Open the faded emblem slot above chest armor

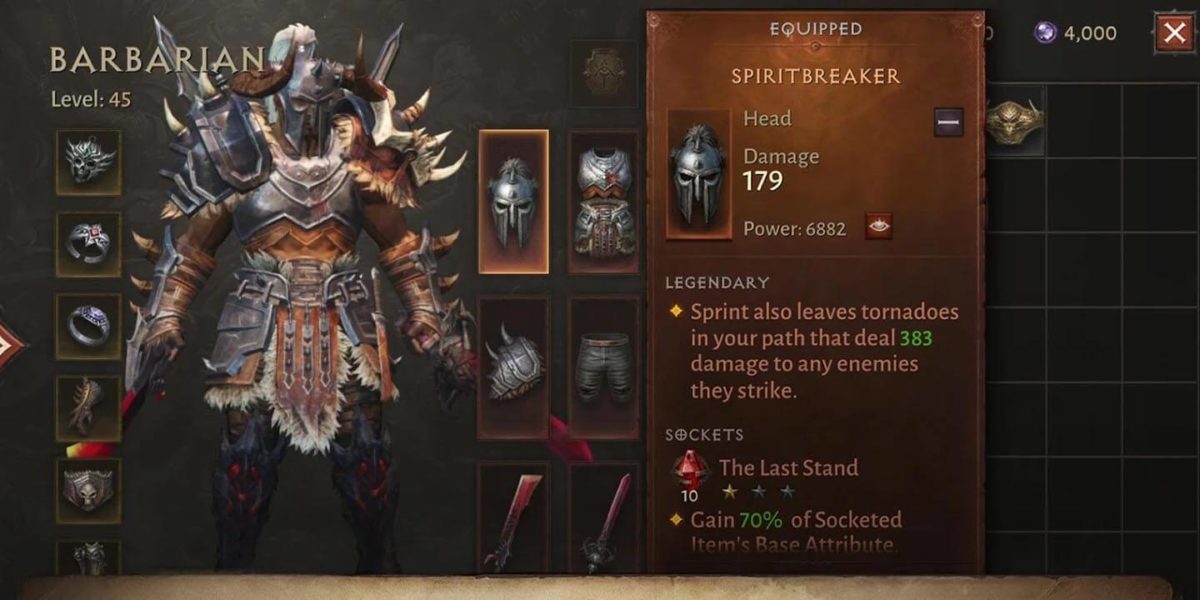tap(604, 72)
